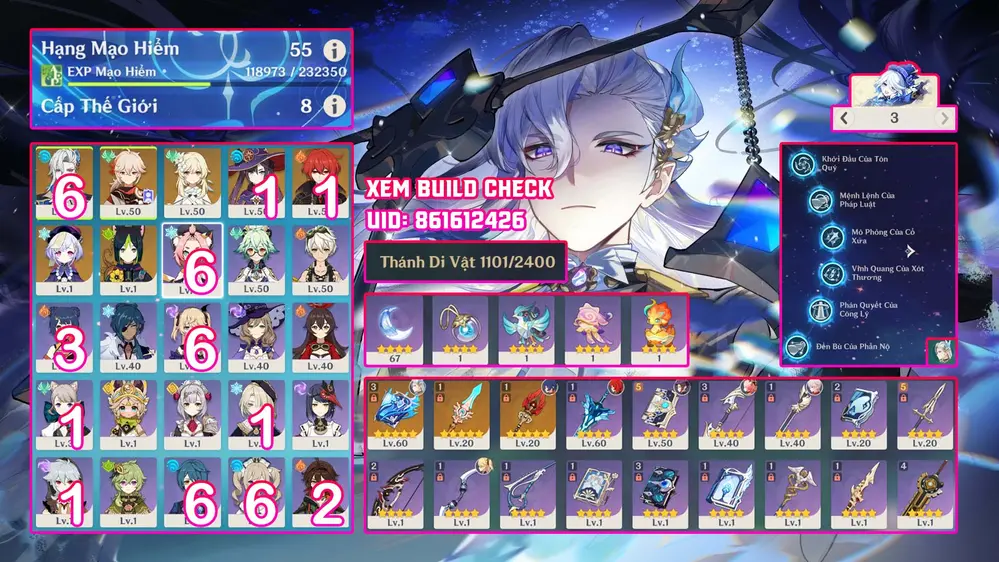The width and height of the screenshot is (999, 562).
Task: Open the Hạng Mạo Hiểm info icon
Action: 335,50
